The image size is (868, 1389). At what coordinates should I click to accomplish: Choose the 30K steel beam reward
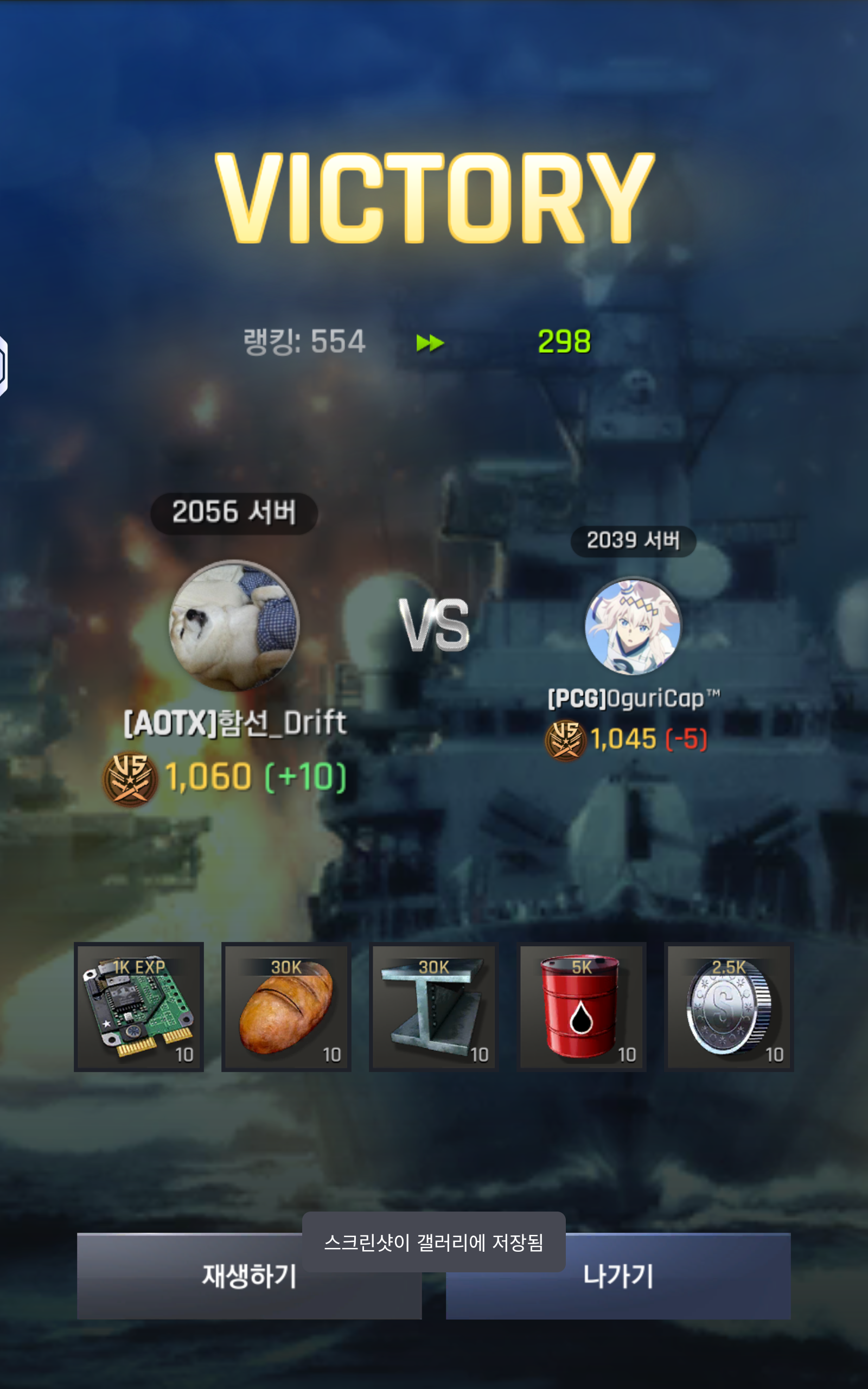[x=434, y=1006]
